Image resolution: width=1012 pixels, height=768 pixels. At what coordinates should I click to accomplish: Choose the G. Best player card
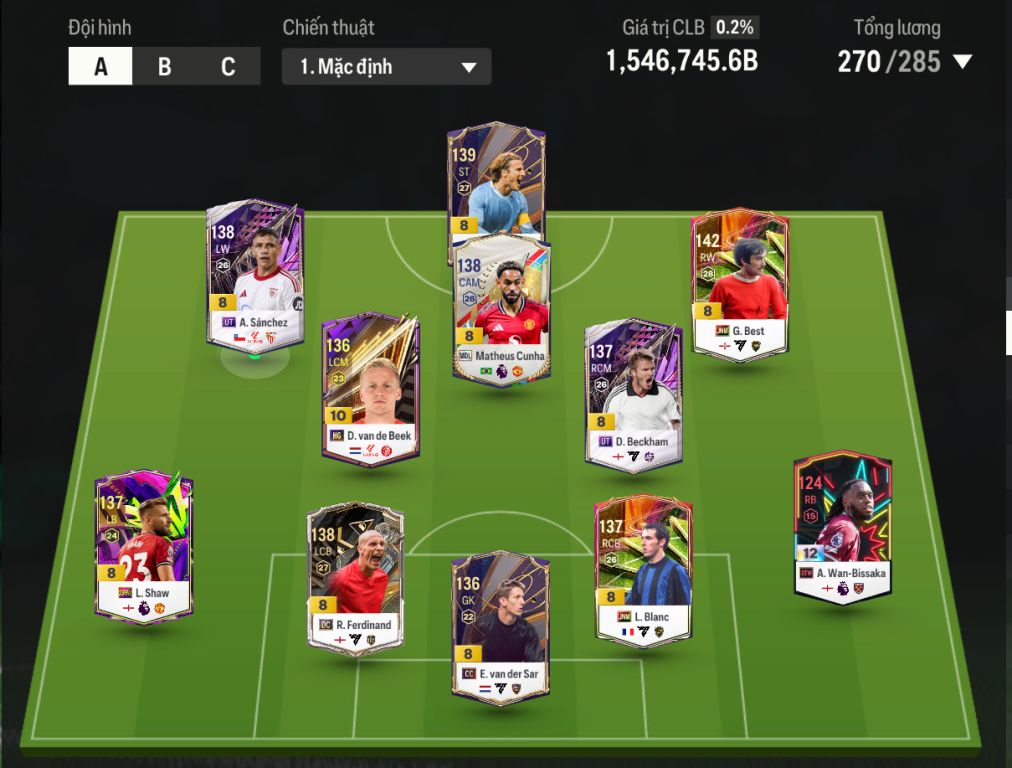point(739,285)
